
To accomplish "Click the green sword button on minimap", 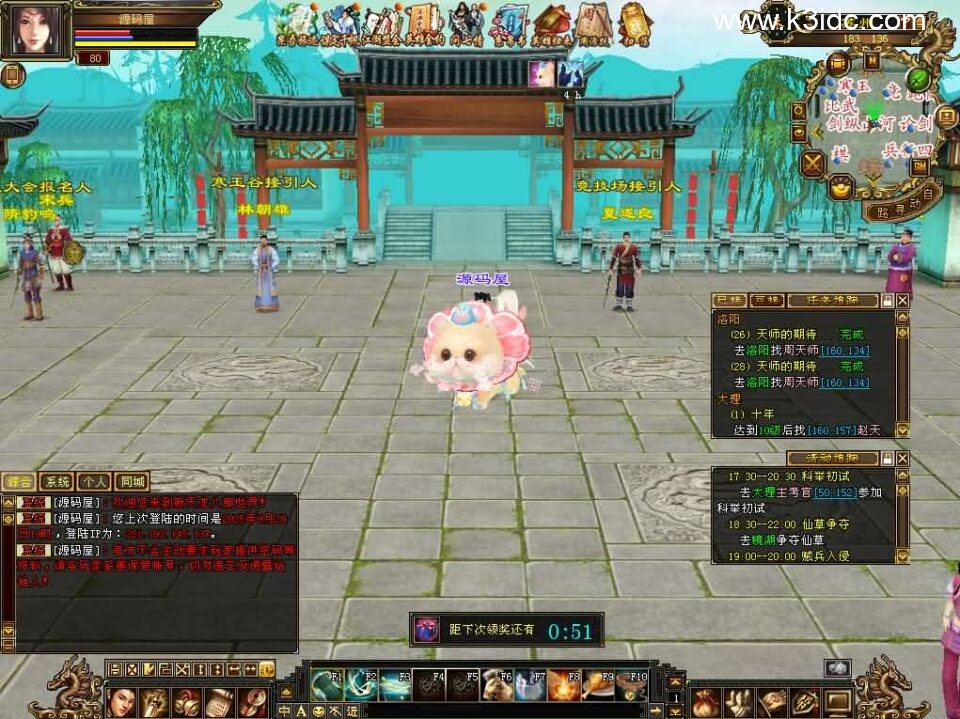I will pos(917,79).
